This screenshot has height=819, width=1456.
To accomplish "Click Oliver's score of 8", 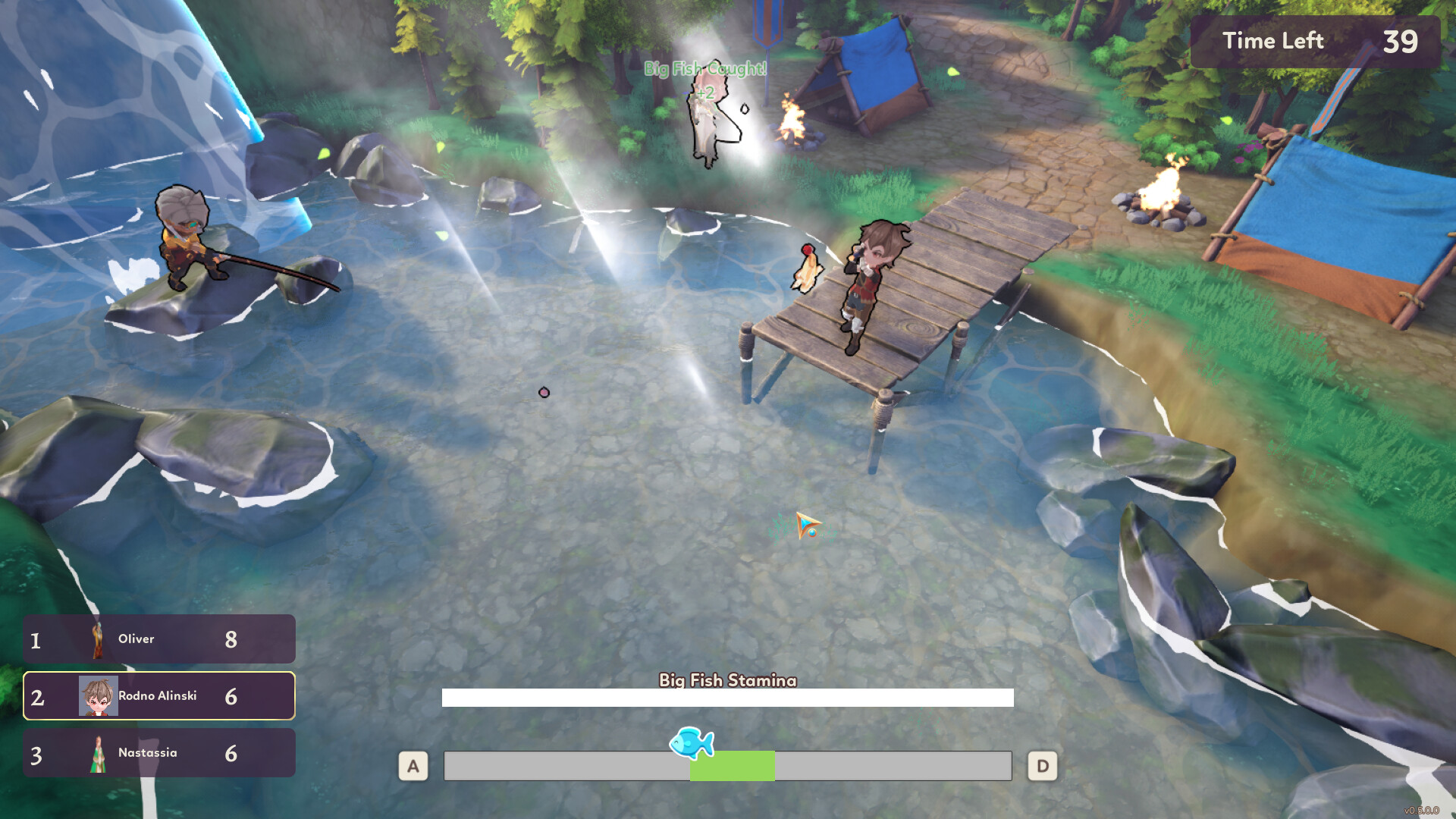I will coord(232,639).
